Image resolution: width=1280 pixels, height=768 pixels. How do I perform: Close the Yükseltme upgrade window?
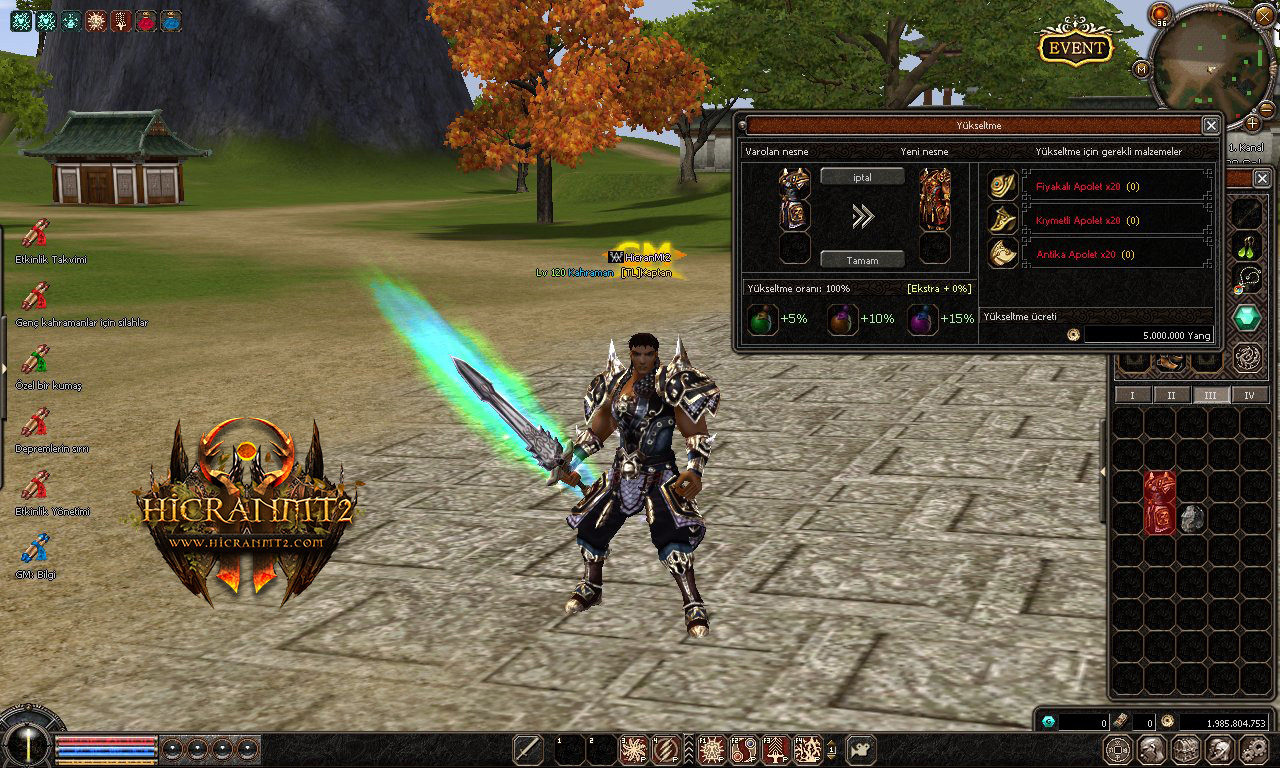click(1211, 125)
